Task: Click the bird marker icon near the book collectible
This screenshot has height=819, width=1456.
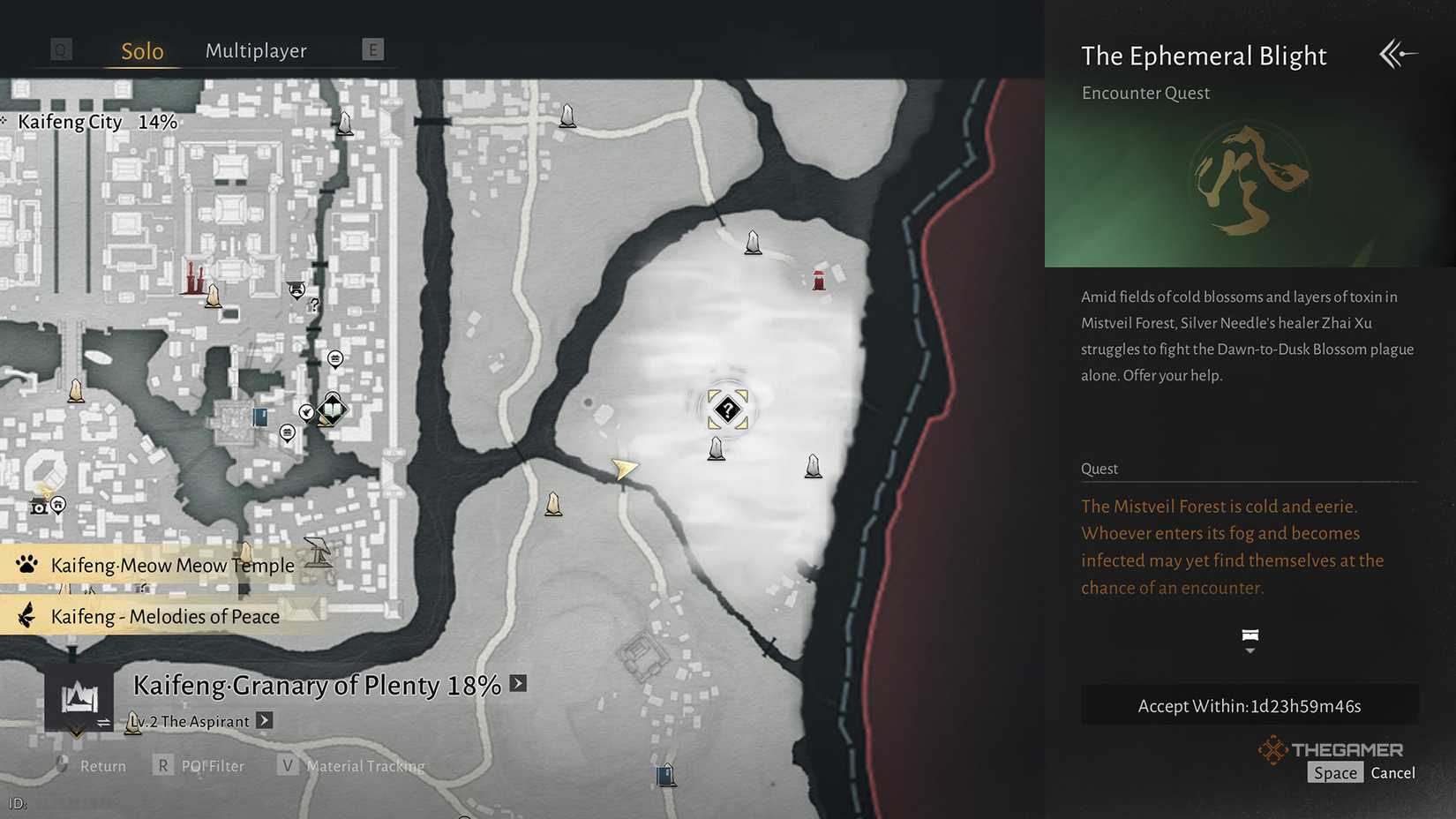Action: [306, 411]
